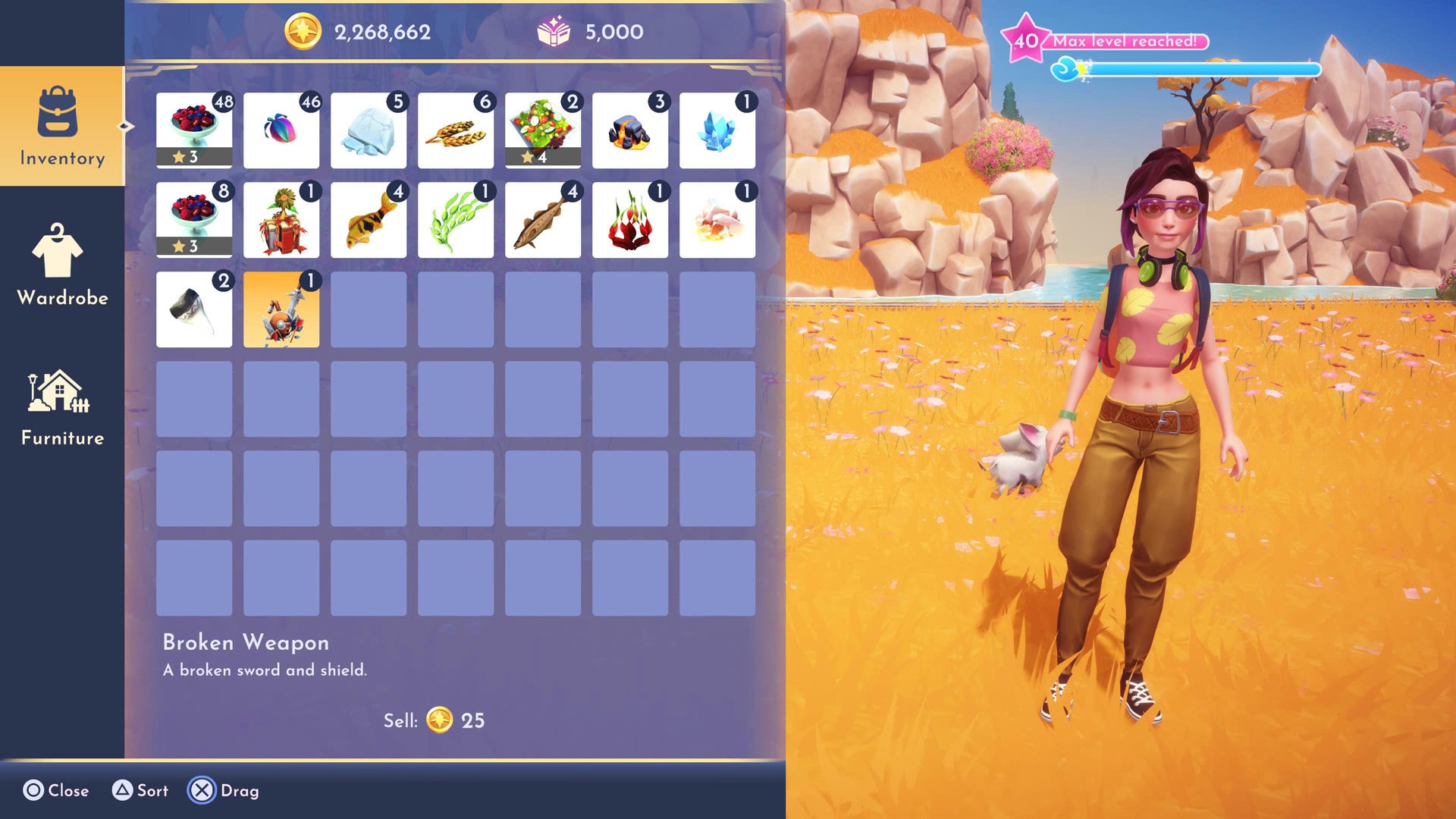The width and height of the screenshot is (1456, 819).
Task: Select the wheat stack of 6
Action: (x=456, y=130)
